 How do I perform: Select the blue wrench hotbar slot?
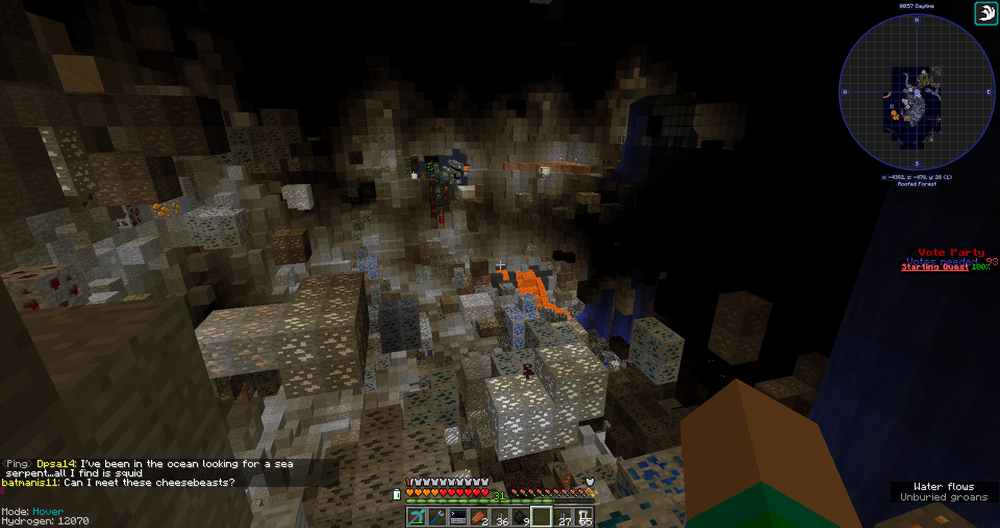click(x=437, y=516)
